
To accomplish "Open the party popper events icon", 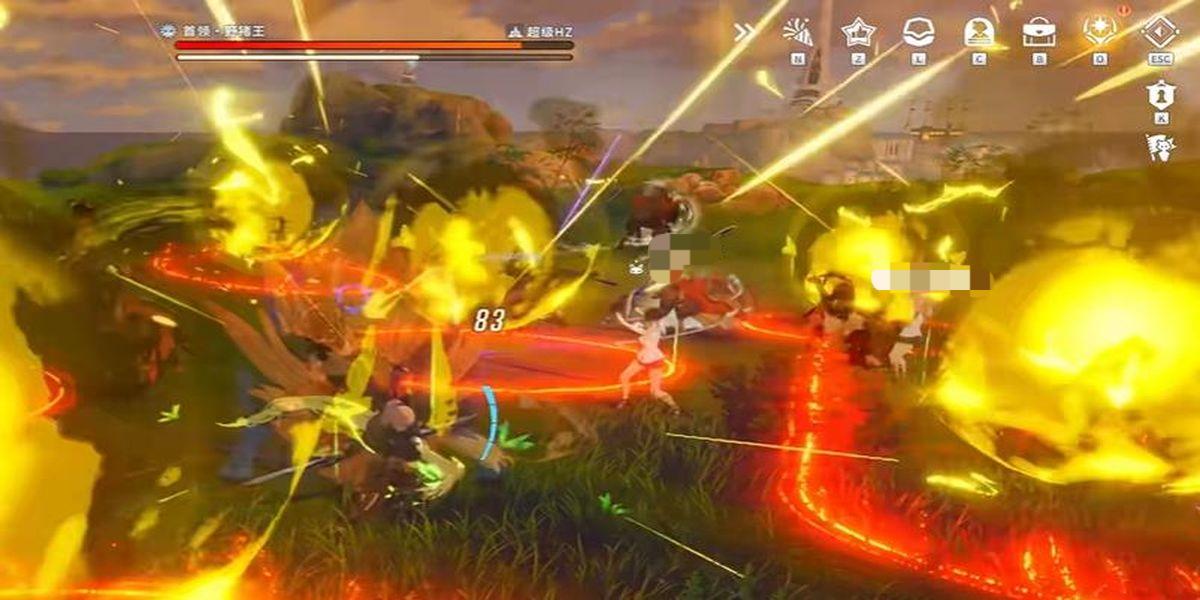I will point(798,32).
